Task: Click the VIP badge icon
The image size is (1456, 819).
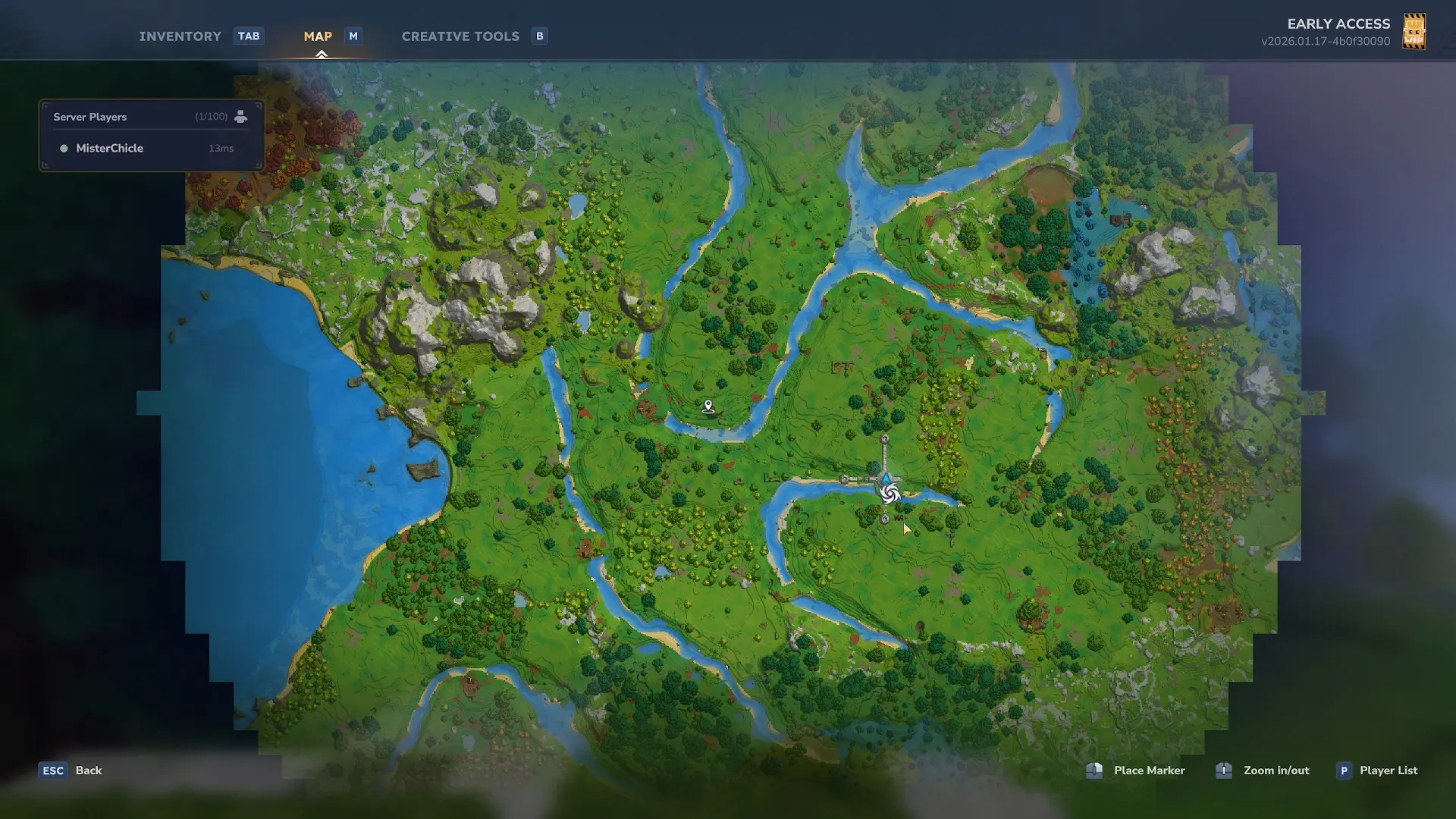Action: point(1414,32)
